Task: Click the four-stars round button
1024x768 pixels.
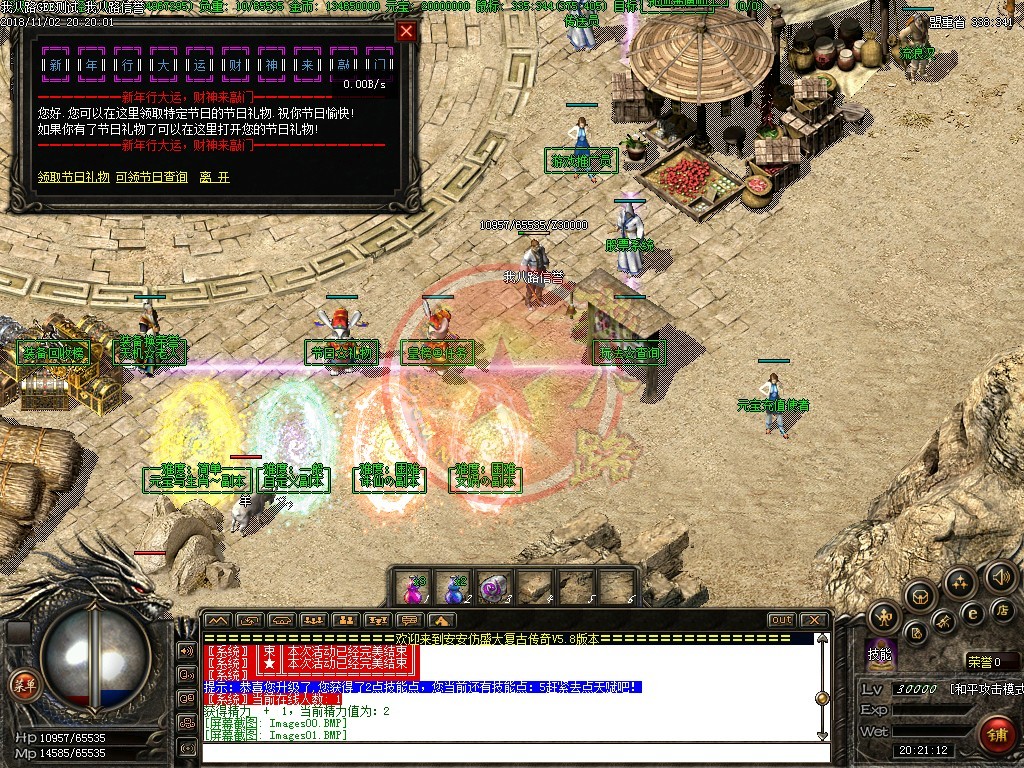Action: 959,582
